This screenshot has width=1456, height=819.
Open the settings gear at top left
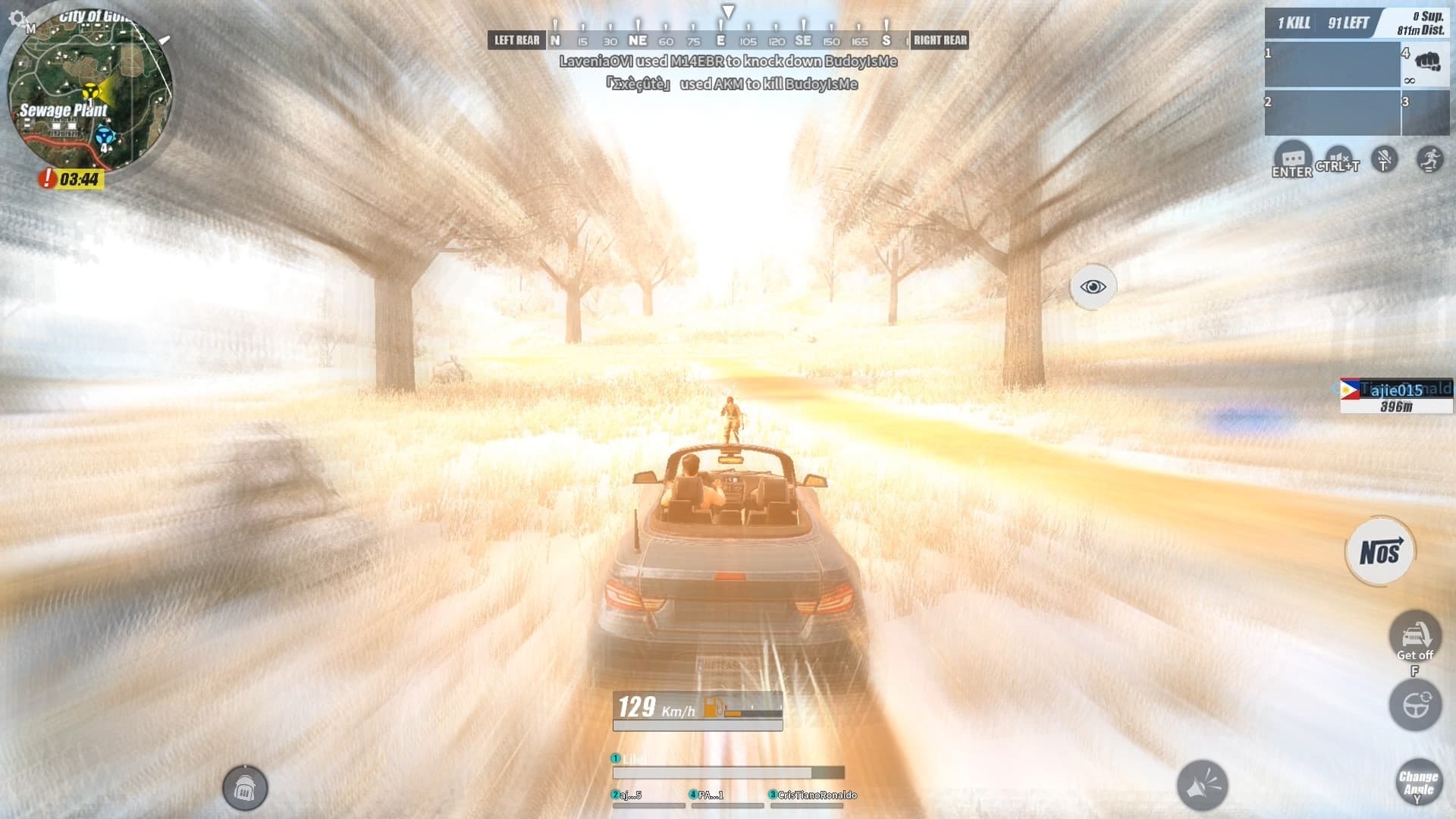coord(17,17)
